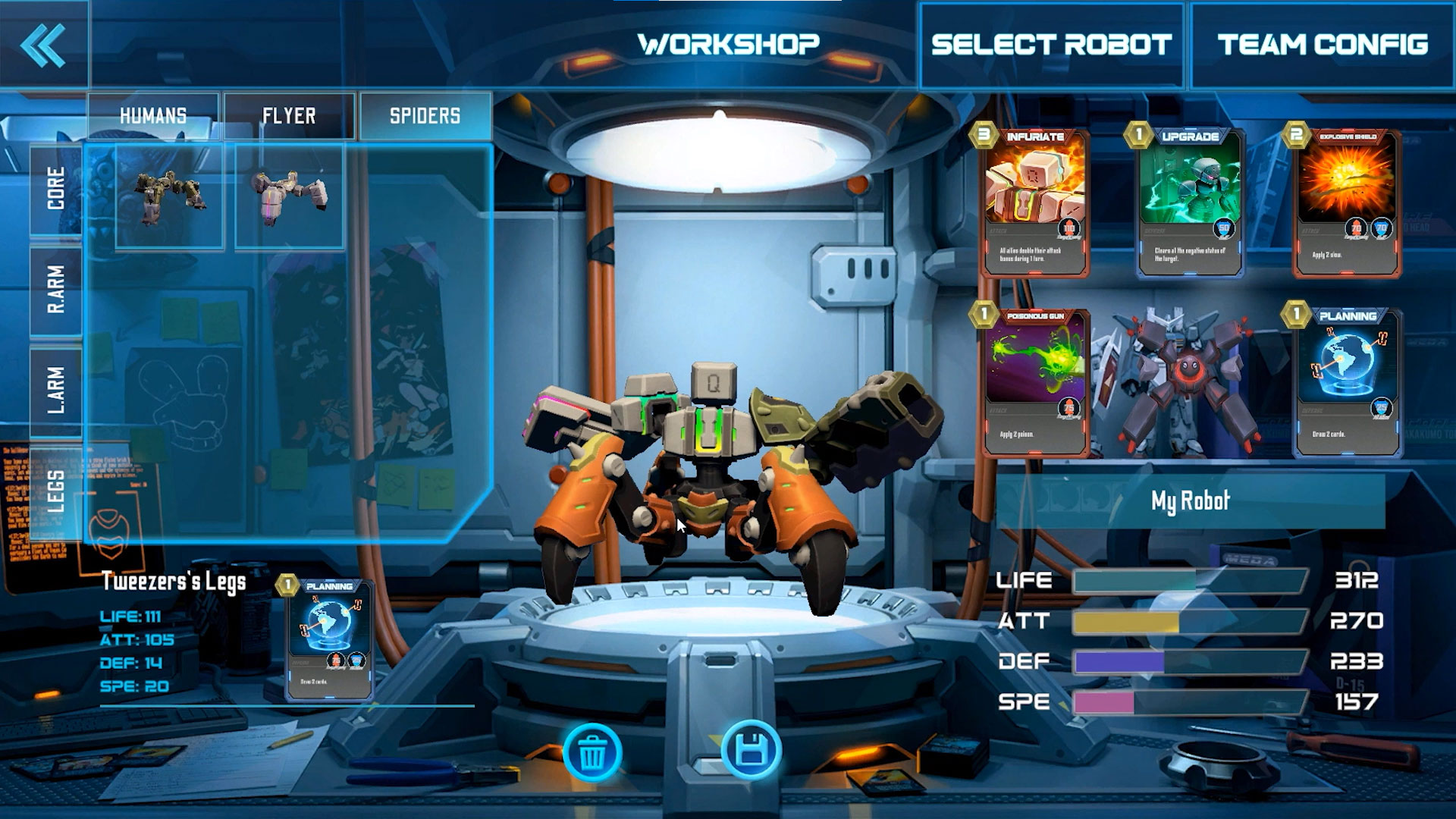Open the Team Config screen
The image size is (1456, 819).
[x=1323, y=45]
